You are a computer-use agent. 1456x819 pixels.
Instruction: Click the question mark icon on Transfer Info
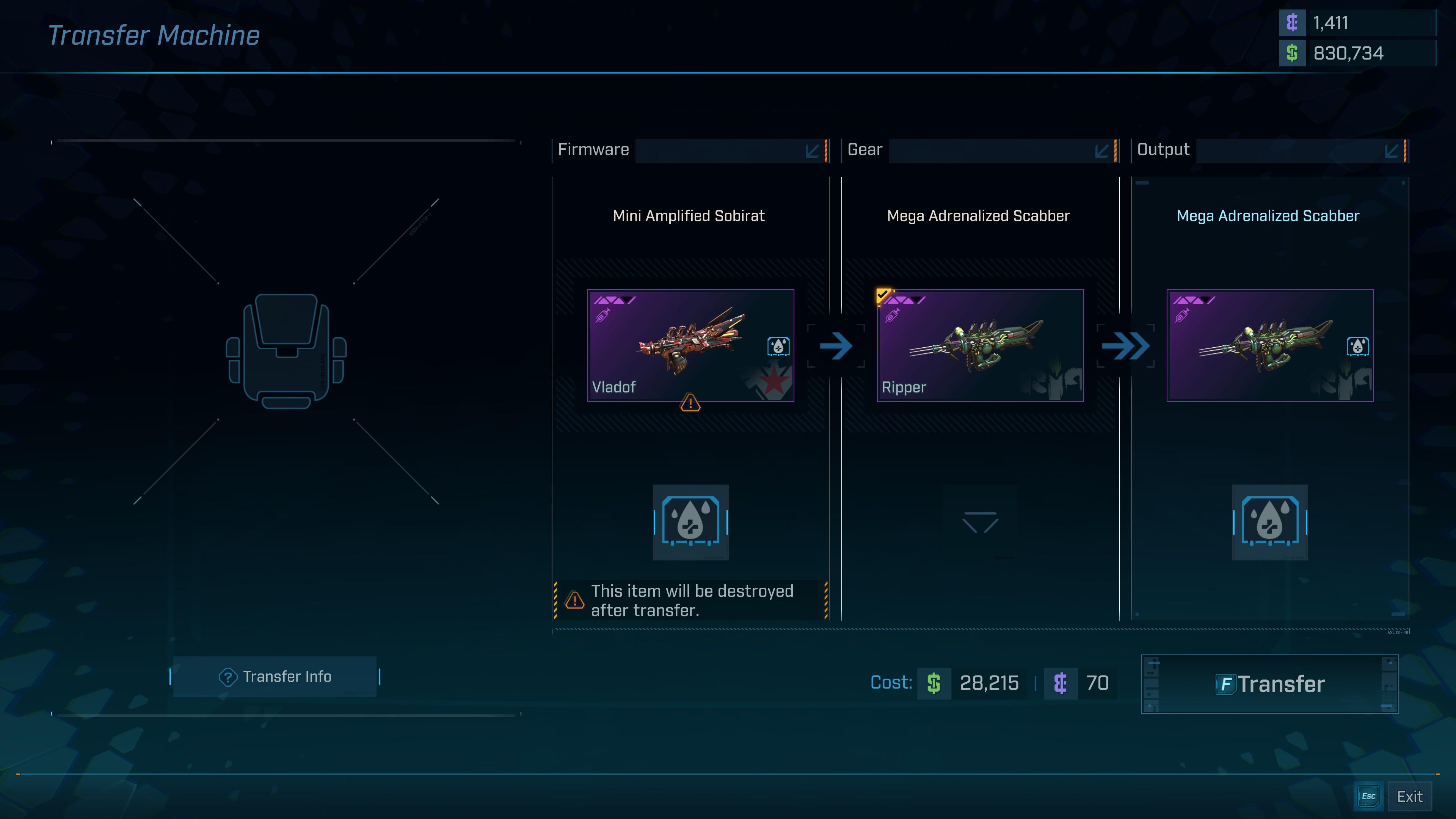(228, 676)
